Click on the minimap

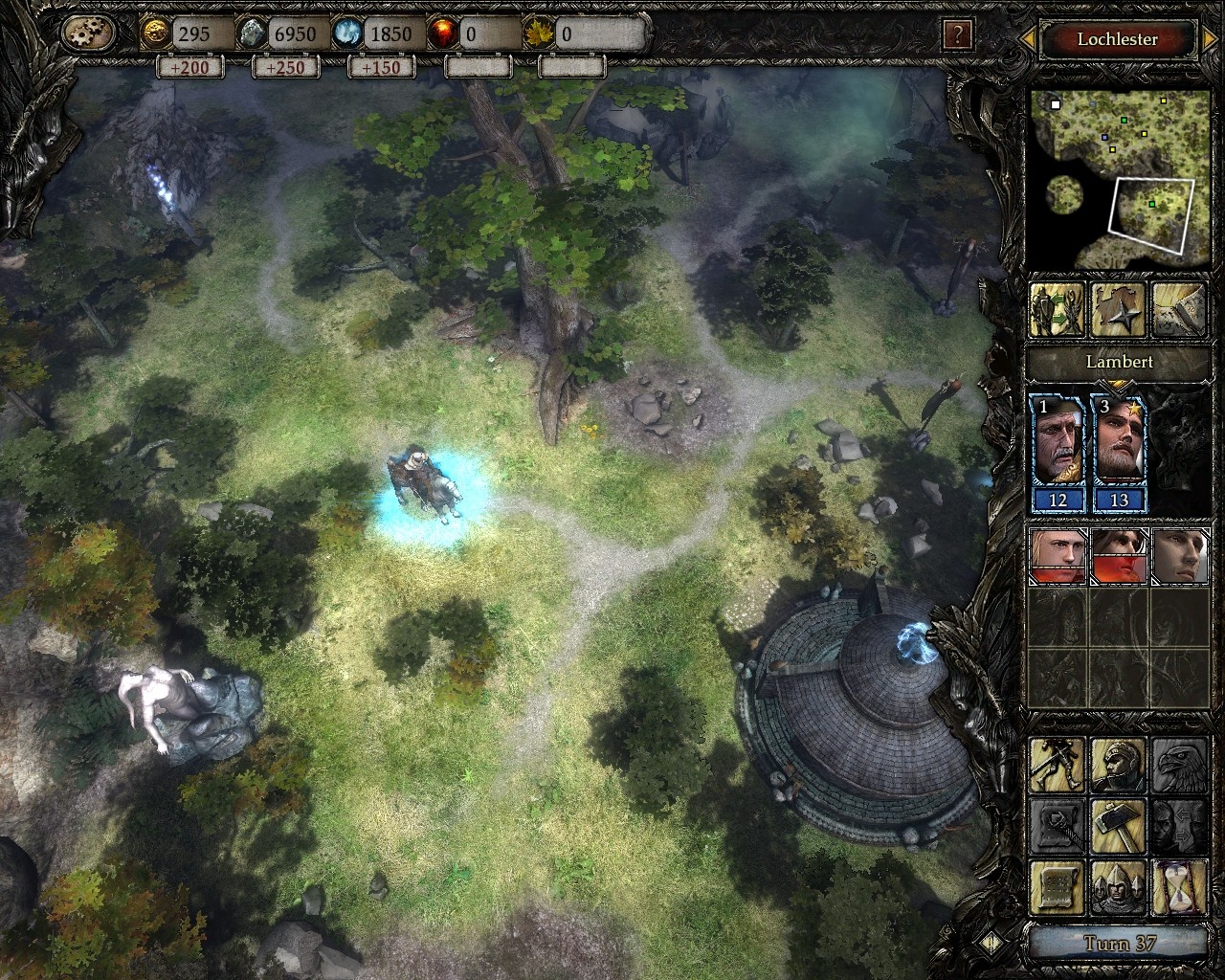[1116, 178]
